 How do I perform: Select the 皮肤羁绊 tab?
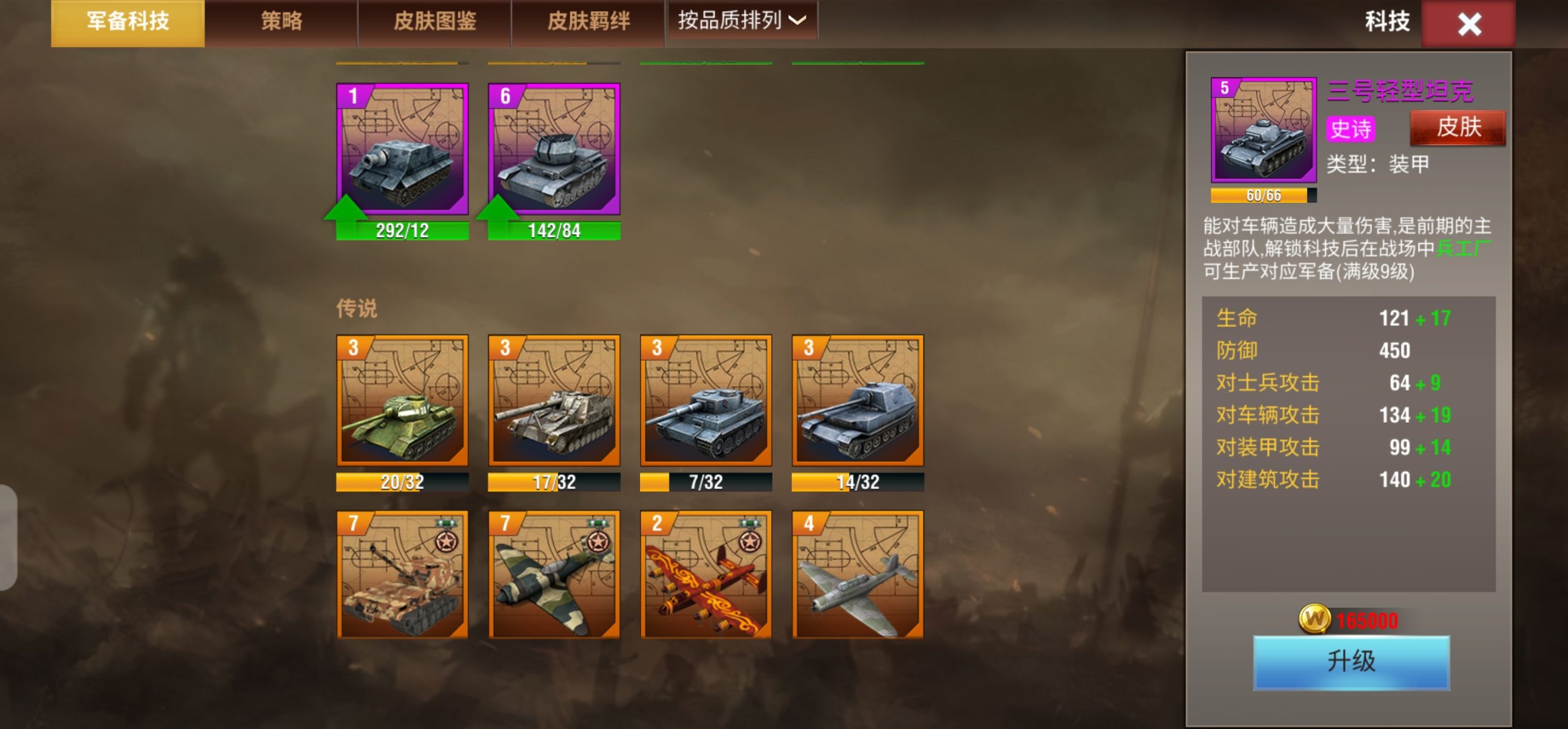pyautogui.click(x=588, y=22)
